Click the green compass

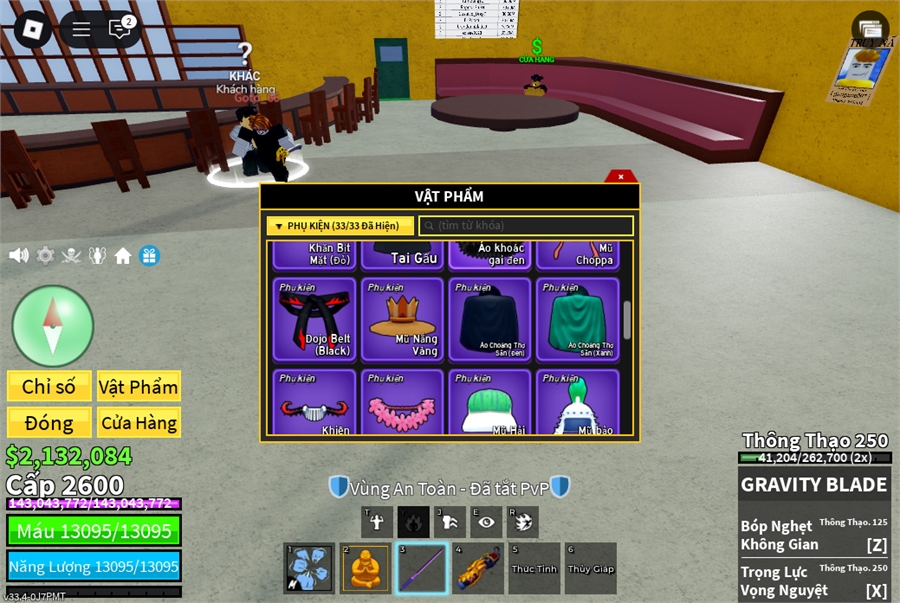coord(53,326)
